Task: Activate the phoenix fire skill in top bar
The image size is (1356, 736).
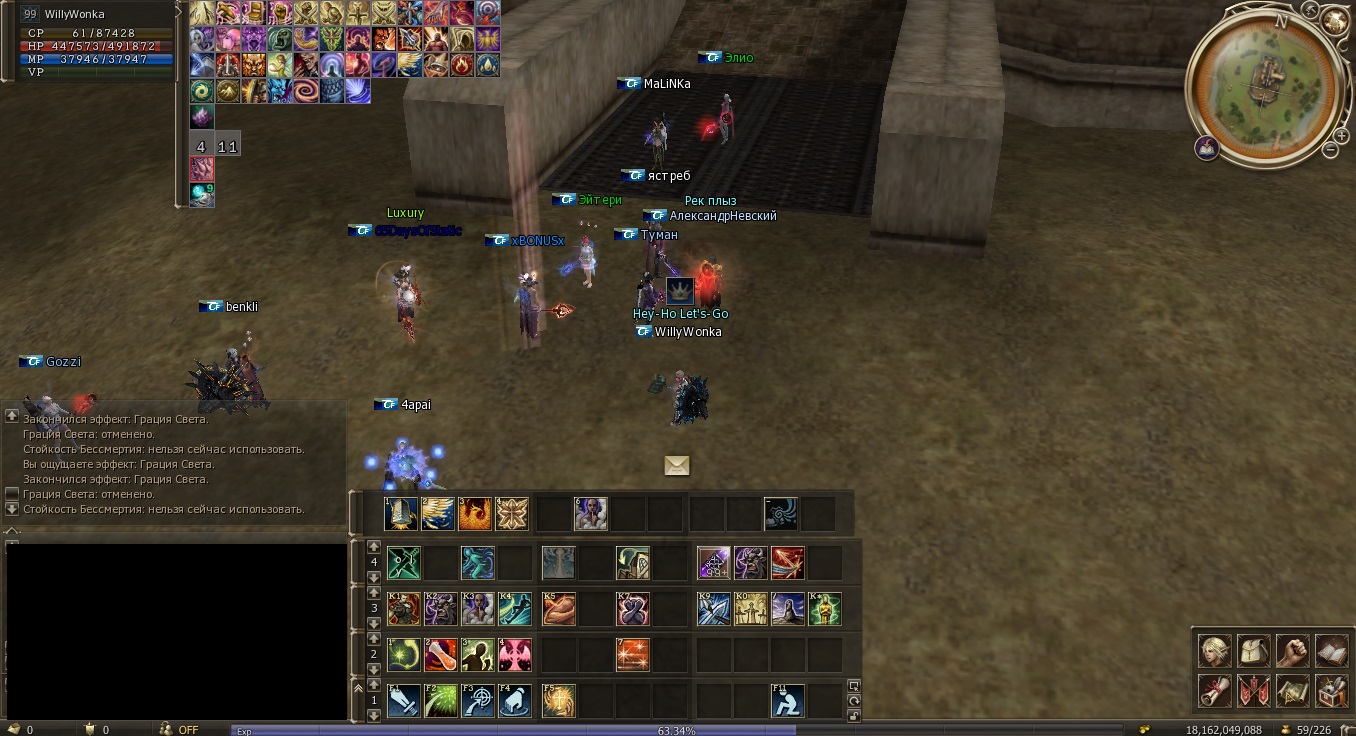Action: pyautogui.click(x=476, y=514)
